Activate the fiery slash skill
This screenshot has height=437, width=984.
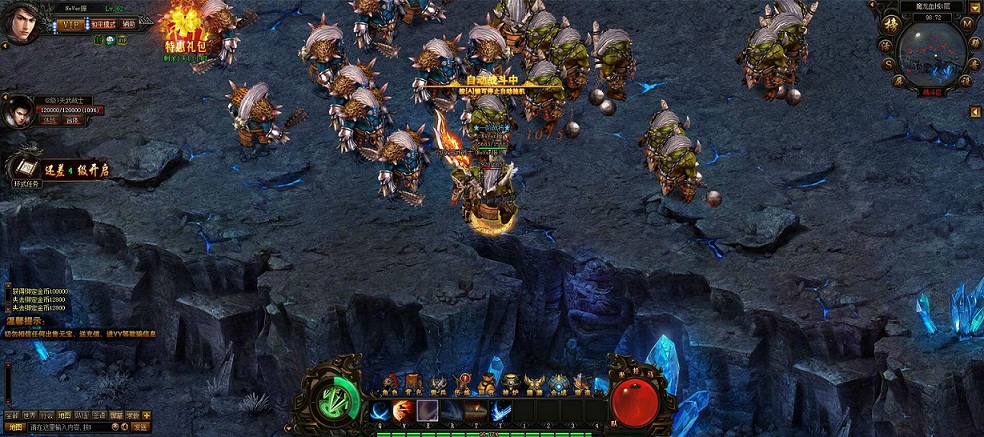(x=404, y=410)
